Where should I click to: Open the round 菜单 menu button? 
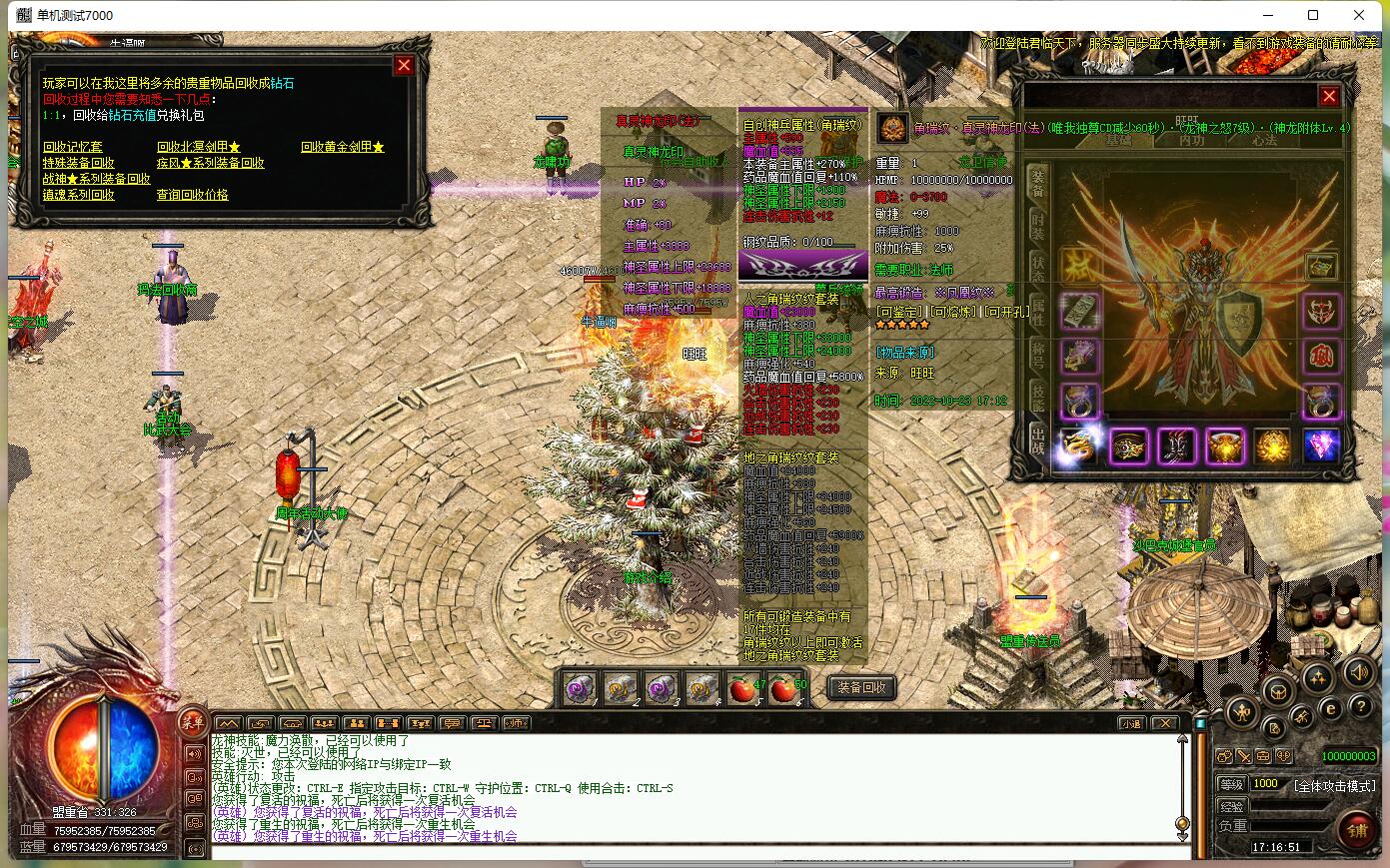tap(192, 722)
